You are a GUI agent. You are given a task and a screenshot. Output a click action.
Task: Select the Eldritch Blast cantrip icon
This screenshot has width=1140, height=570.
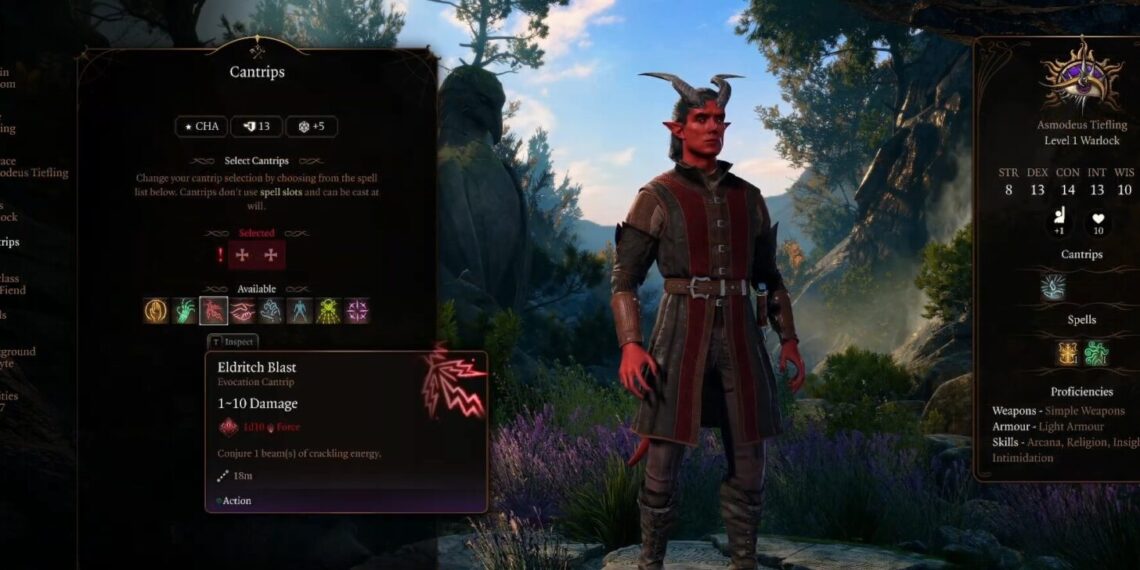[213, 311]
